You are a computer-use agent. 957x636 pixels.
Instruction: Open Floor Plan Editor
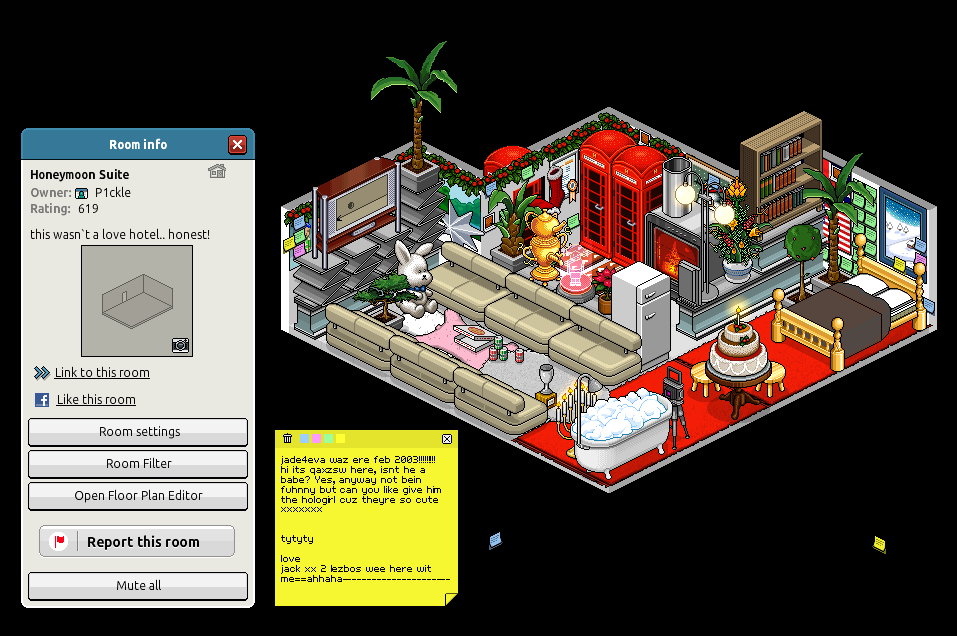[138, 496]
